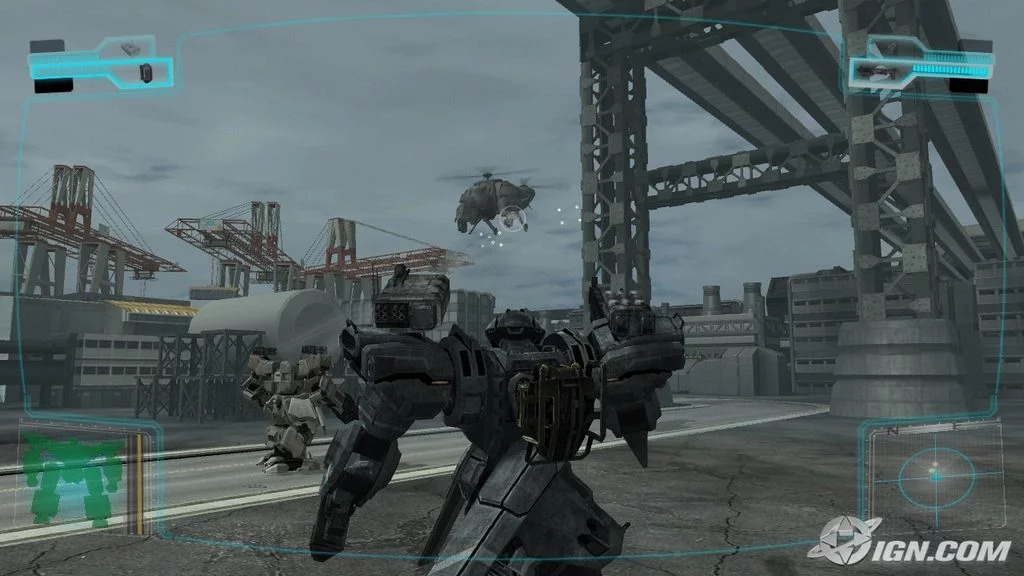
Task: Choose the right arm gun icon
Action: (x=876, y=70)
